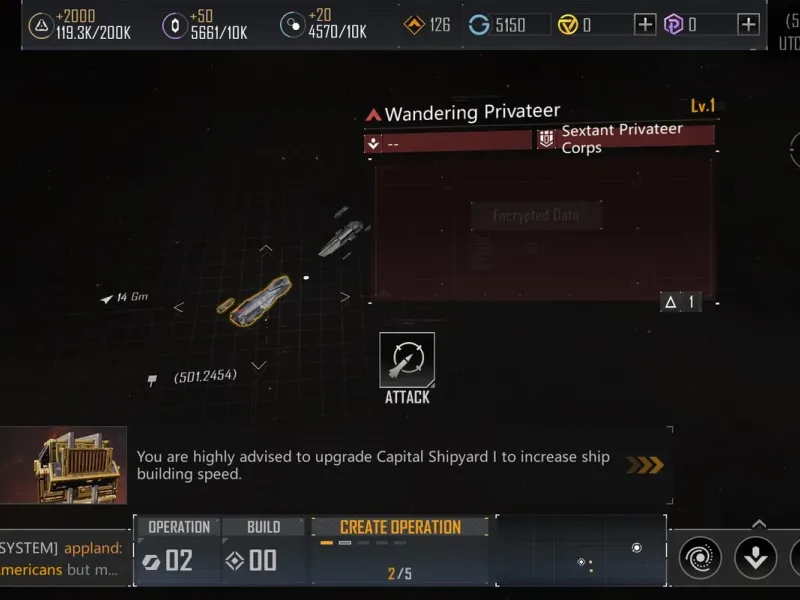Tap the round down-arrow button
This screenshot has height=600, width=800.
pyautogui.click(x=755, y=558)
